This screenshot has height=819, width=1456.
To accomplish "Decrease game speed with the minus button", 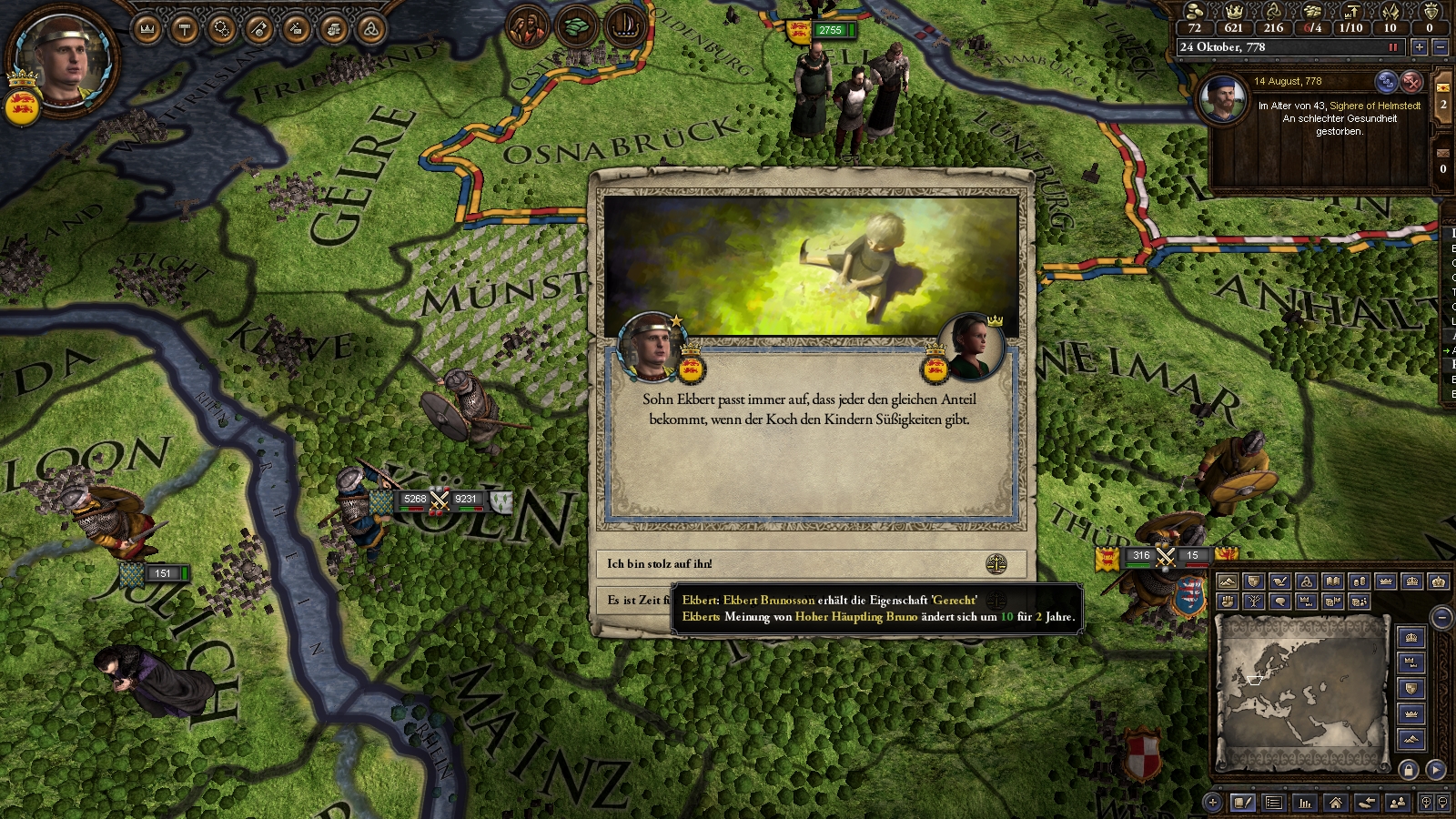I will (x=1440, y=47).
